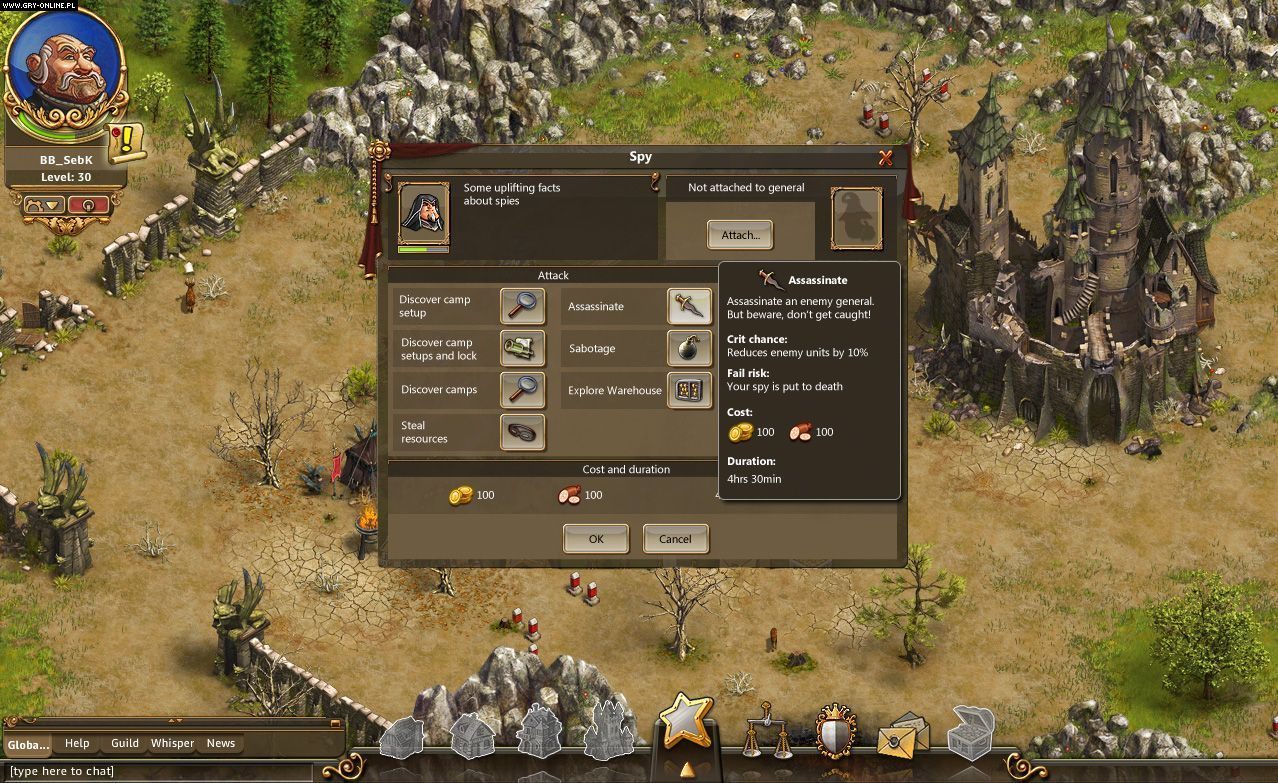Switch to the Whisper chat tab
The width and height of the screenshot is (1278, 783).
173,743
